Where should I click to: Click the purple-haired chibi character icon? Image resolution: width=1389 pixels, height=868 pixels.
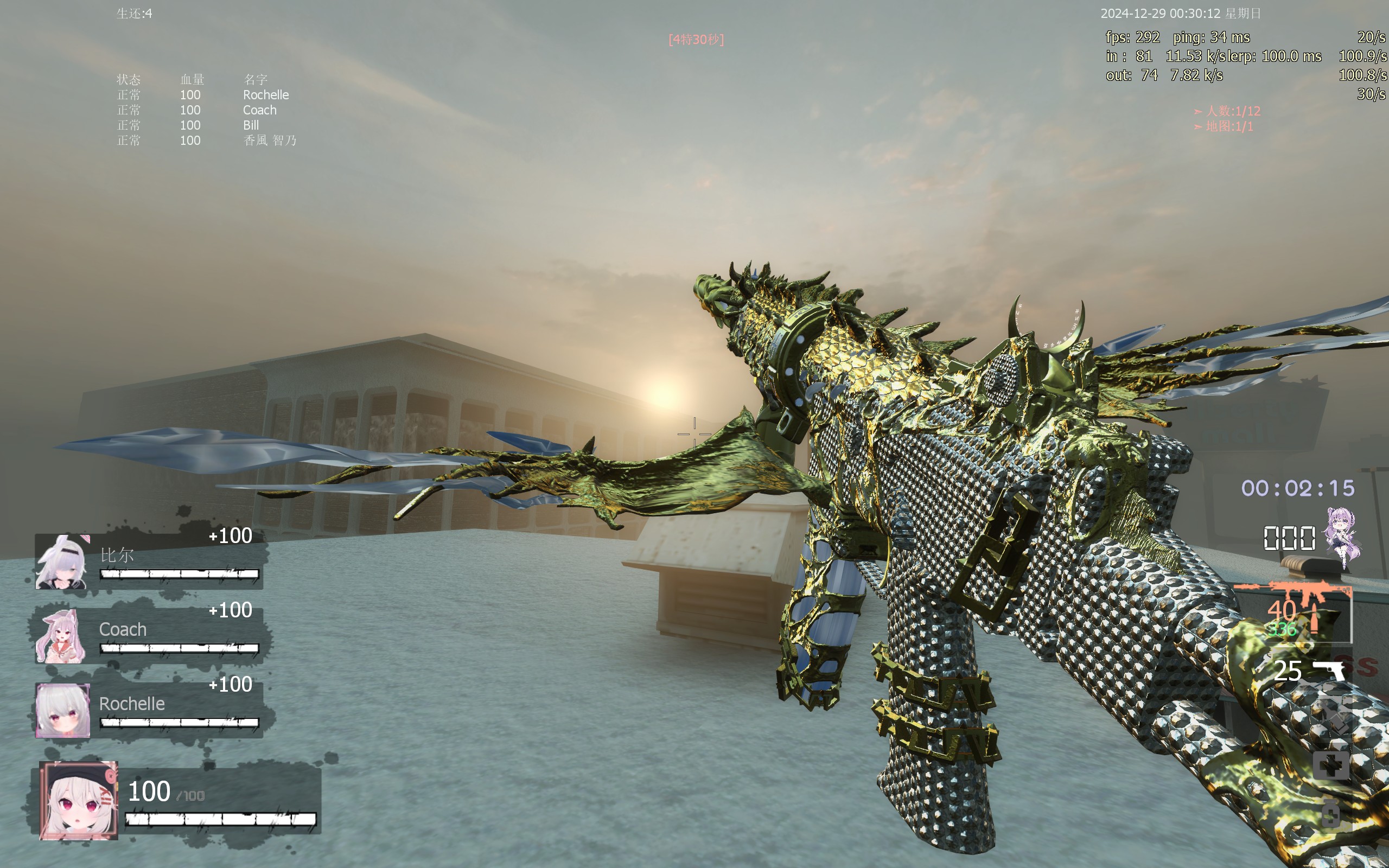(x=1342, y=537)
